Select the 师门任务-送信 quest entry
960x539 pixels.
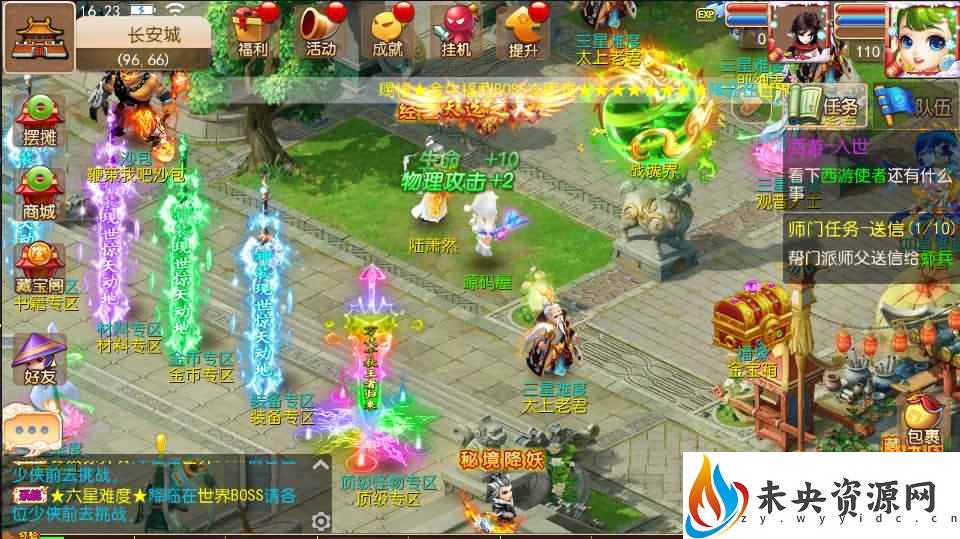click(x=870, y=241)
